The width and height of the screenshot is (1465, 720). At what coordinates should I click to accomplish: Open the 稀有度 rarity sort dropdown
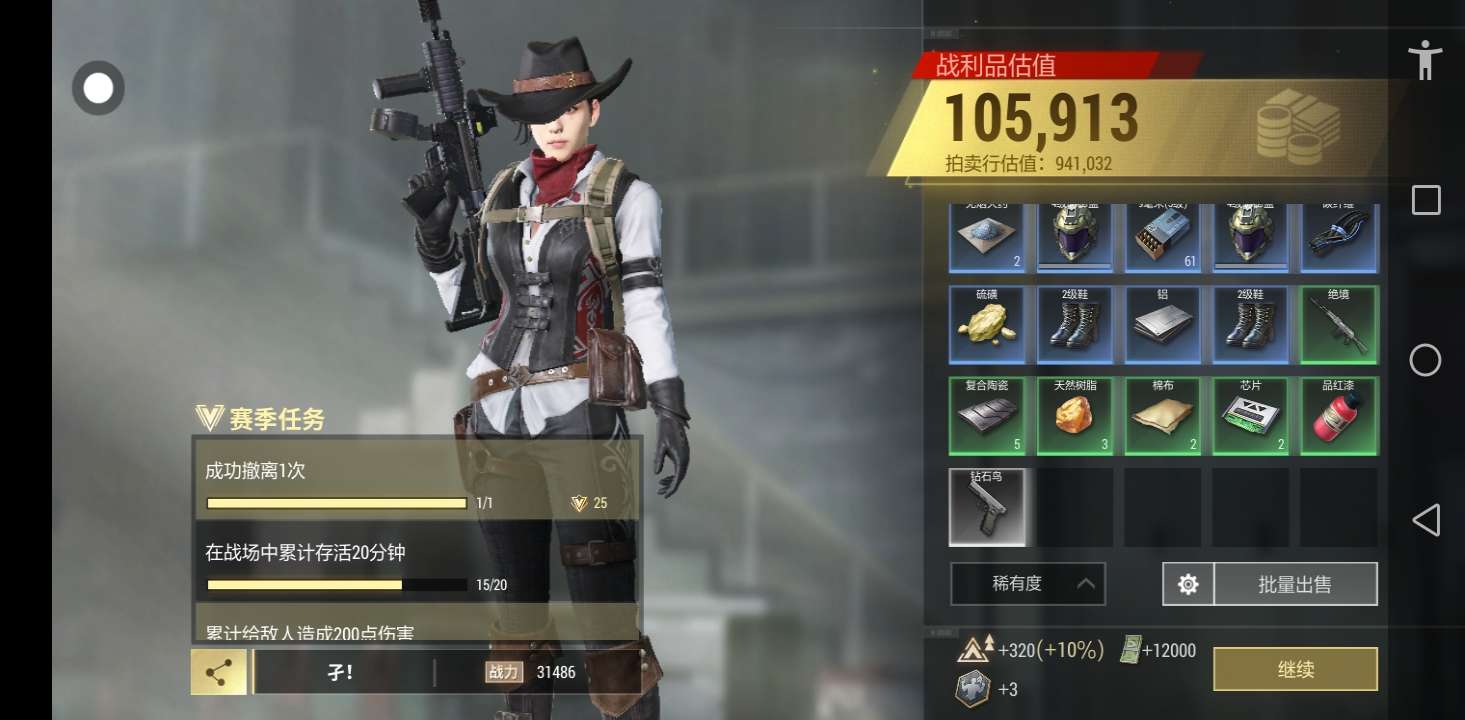tap(1028, 584)
